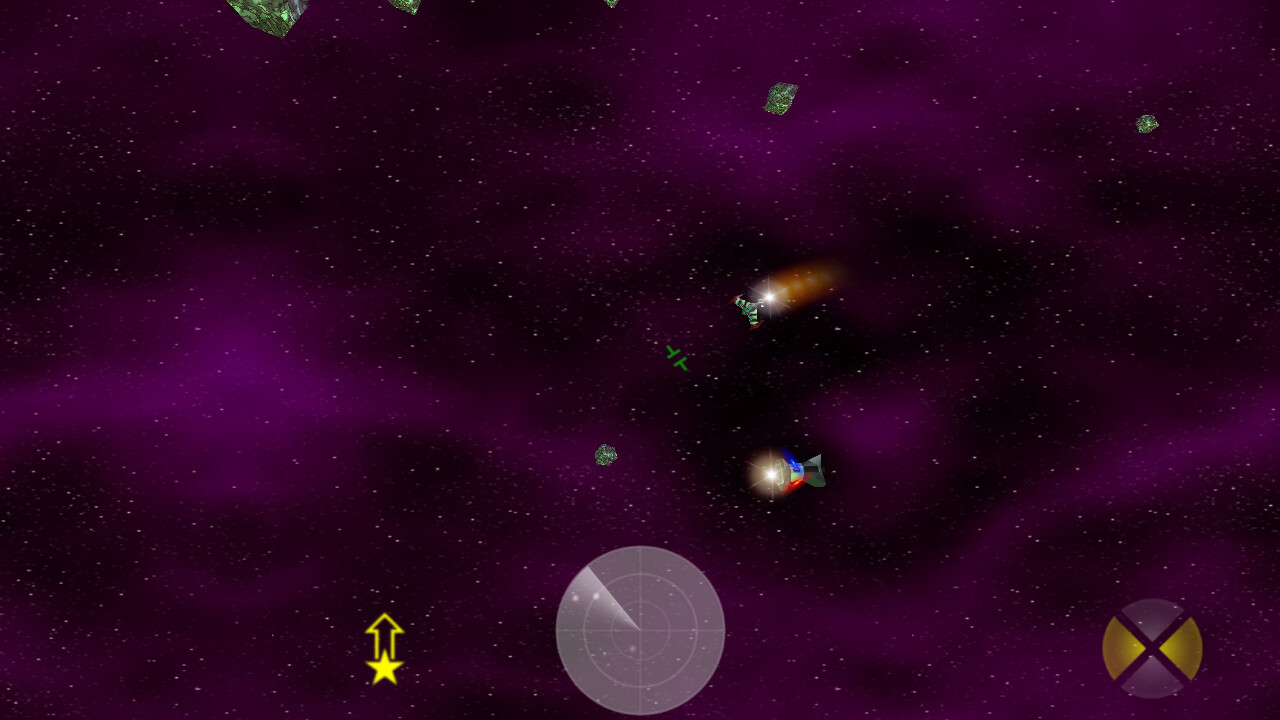This screenshot has width=1280, height=720.
Task: Click the tiny asteroid near screen center
Action: [x=604, y=457]
